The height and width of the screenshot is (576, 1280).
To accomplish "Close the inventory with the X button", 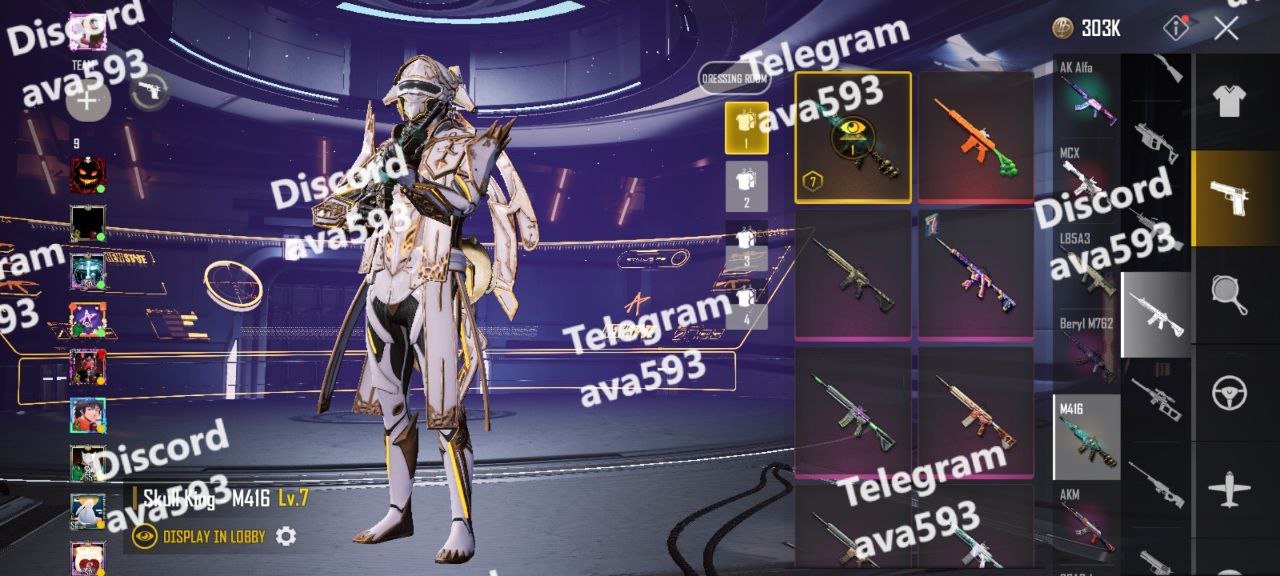I will click(x=1227, y=28).
